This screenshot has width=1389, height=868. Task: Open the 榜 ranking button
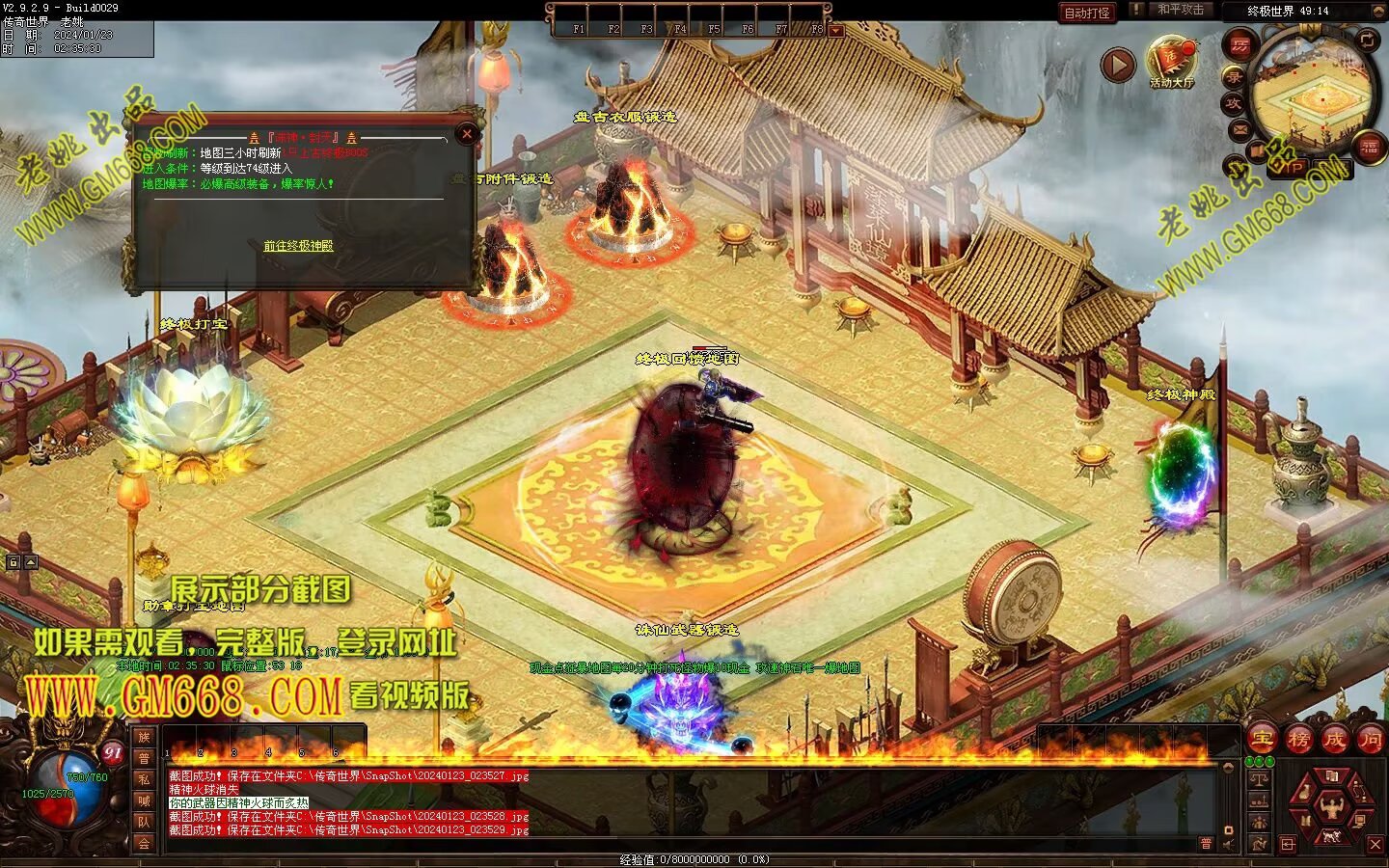(x=1298, y=739)
